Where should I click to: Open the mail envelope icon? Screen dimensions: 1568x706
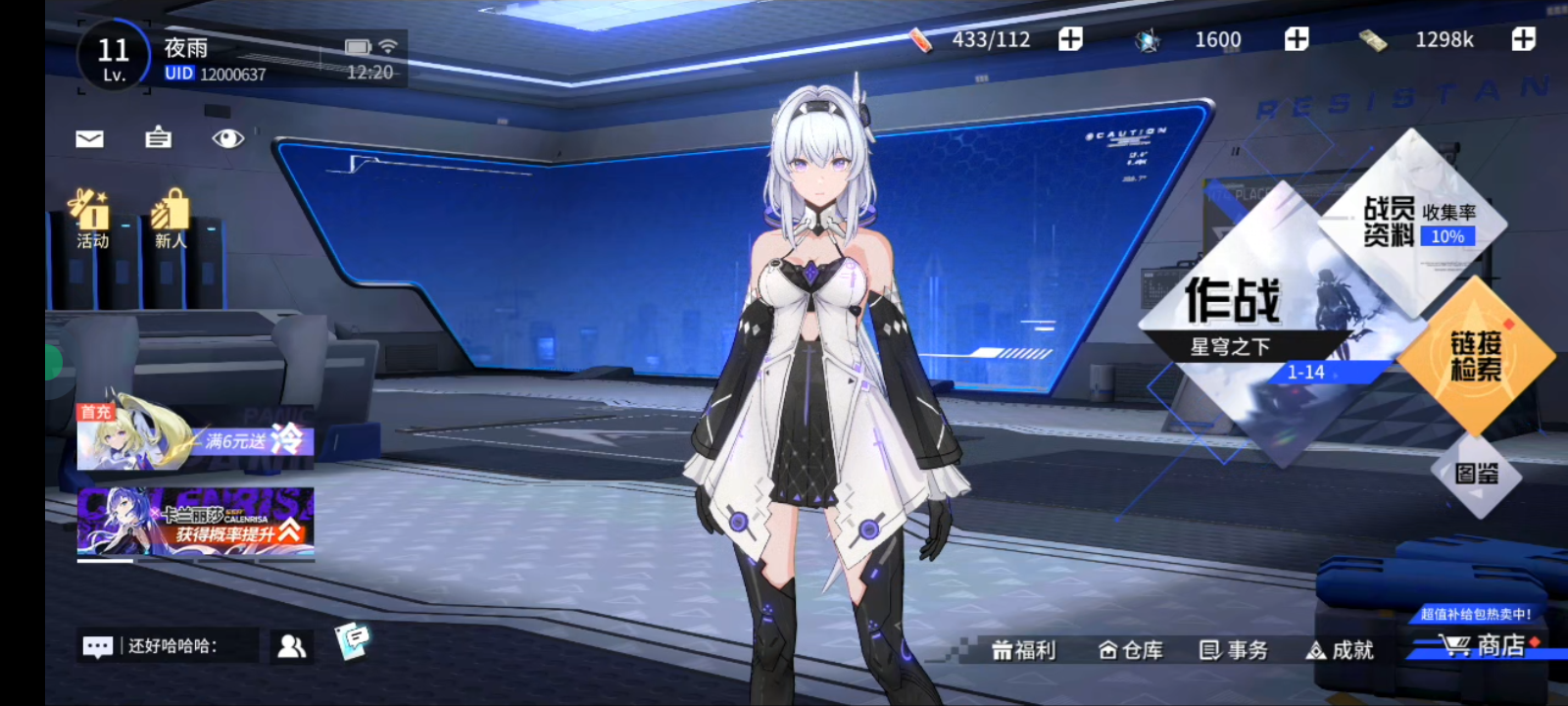tap(89, 139)
